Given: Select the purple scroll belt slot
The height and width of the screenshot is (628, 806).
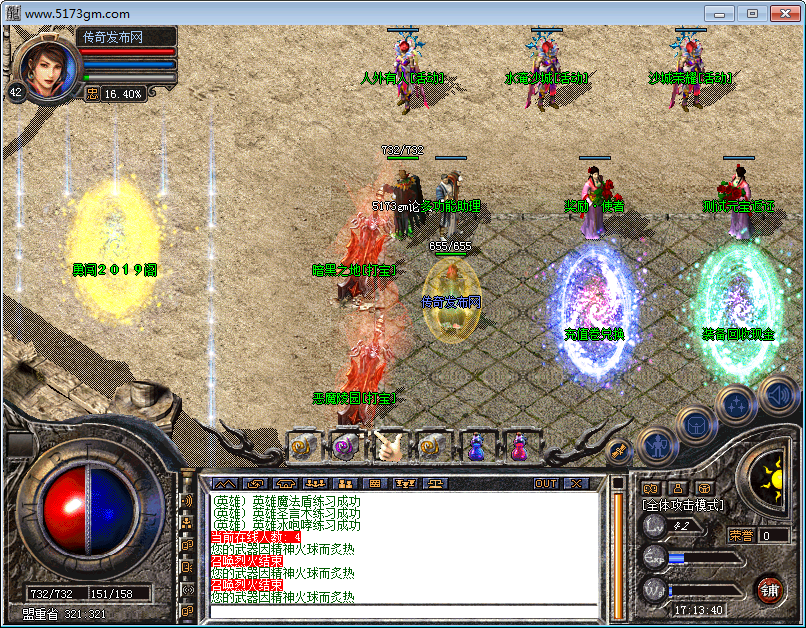Looking at the screenshot, I should pos(345,447).
